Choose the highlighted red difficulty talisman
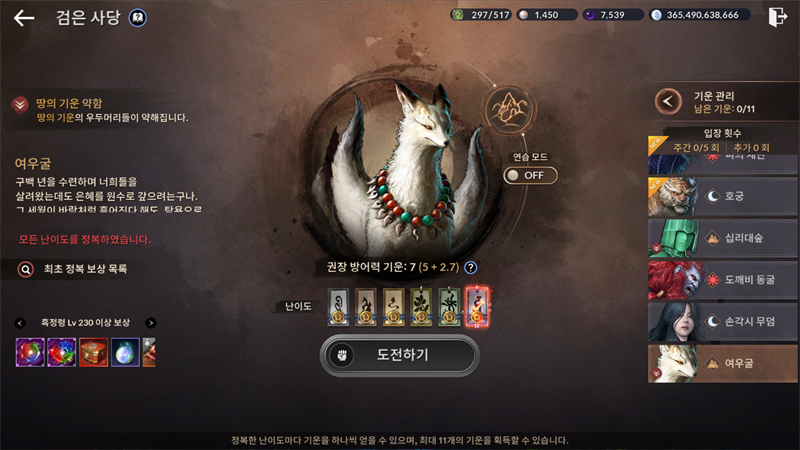 (478, 306)
